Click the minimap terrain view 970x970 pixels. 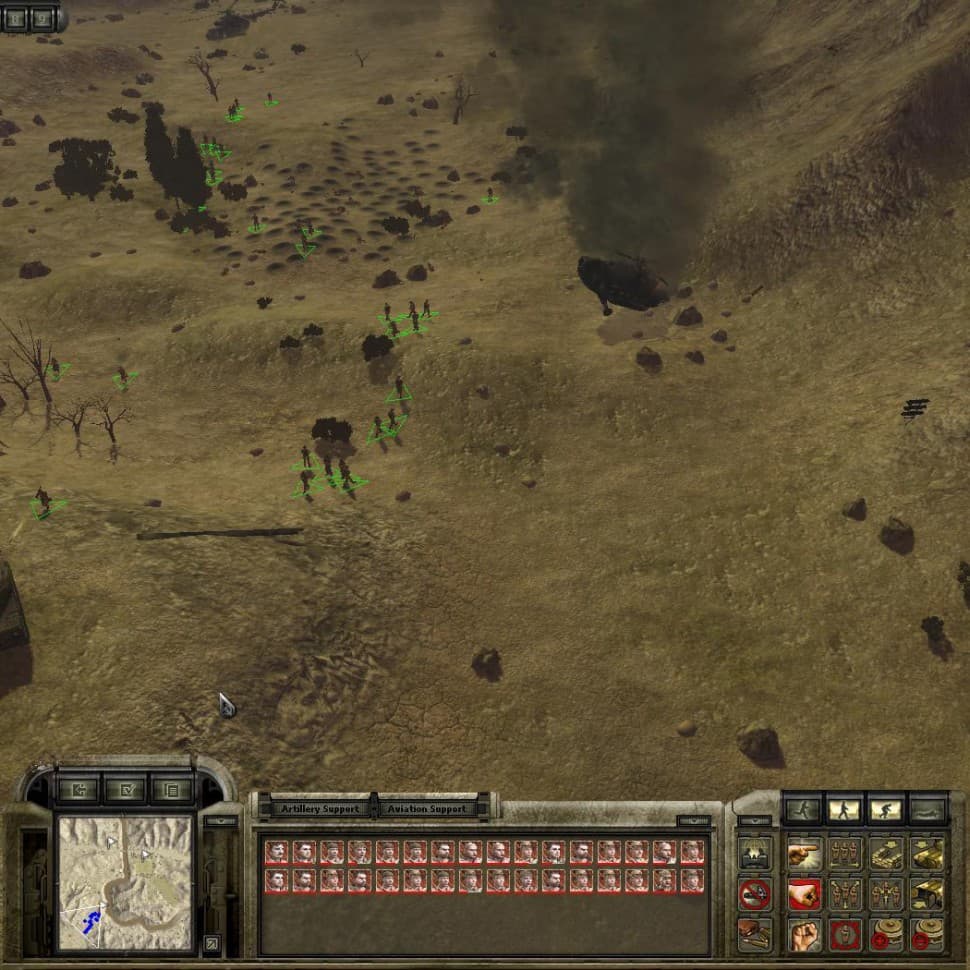124,882
